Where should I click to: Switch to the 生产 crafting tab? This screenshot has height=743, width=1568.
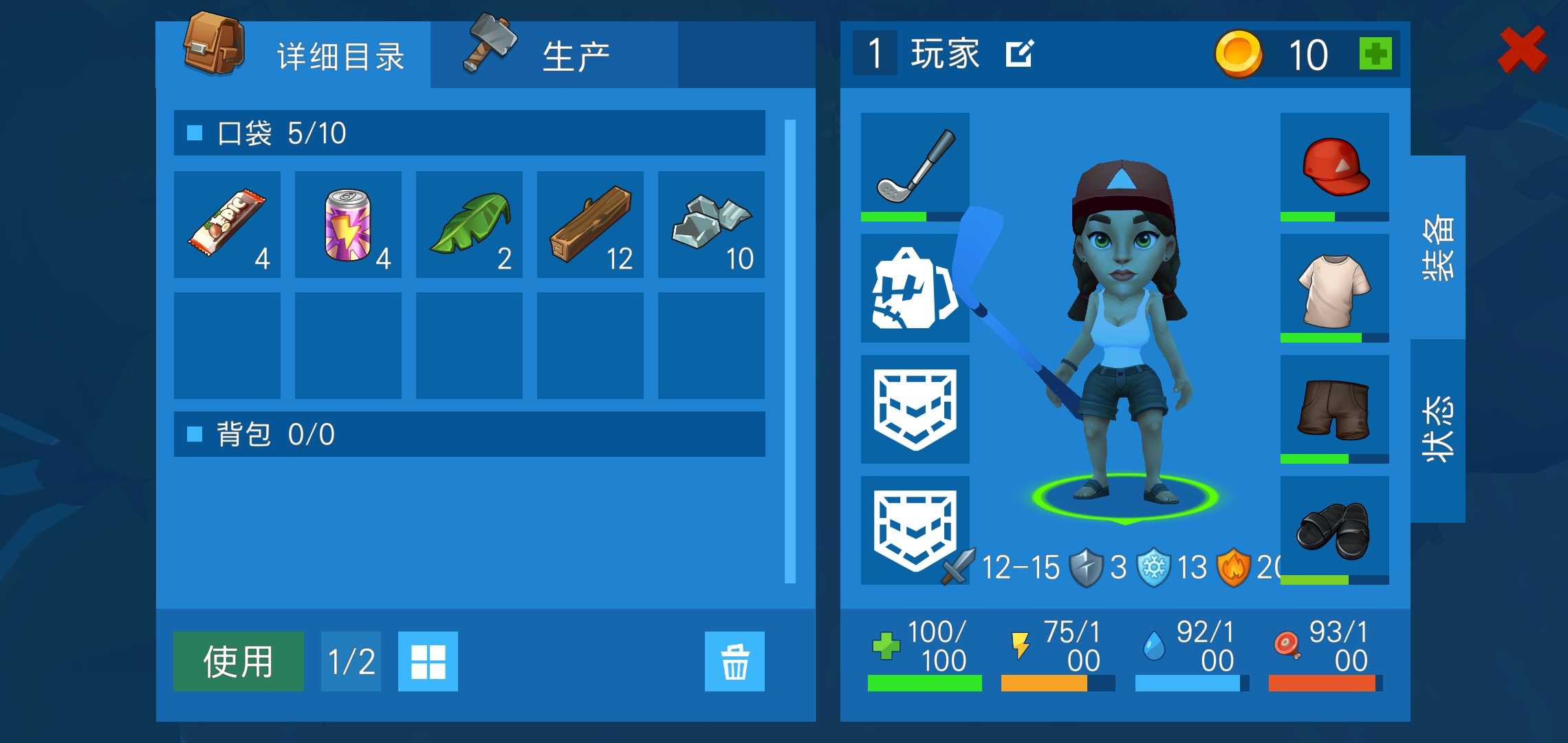pyautogui.click(x=576, y=55)
